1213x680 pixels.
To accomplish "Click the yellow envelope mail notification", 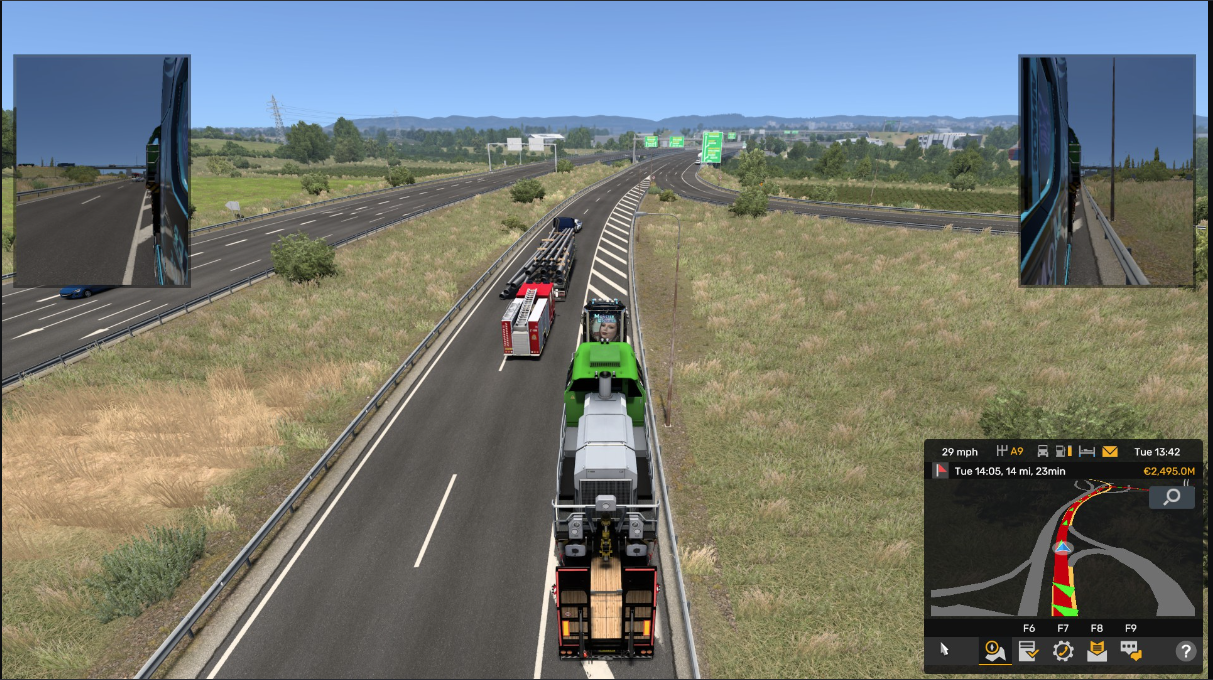I will [x=1110, y=452].
